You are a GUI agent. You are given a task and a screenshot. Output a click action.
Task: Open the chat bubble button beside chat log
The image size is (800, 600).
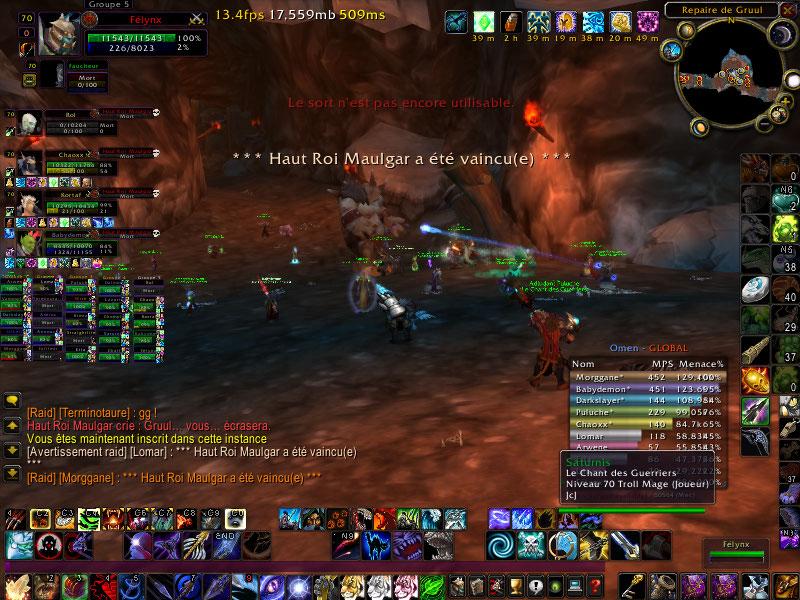tap(13, 400)
